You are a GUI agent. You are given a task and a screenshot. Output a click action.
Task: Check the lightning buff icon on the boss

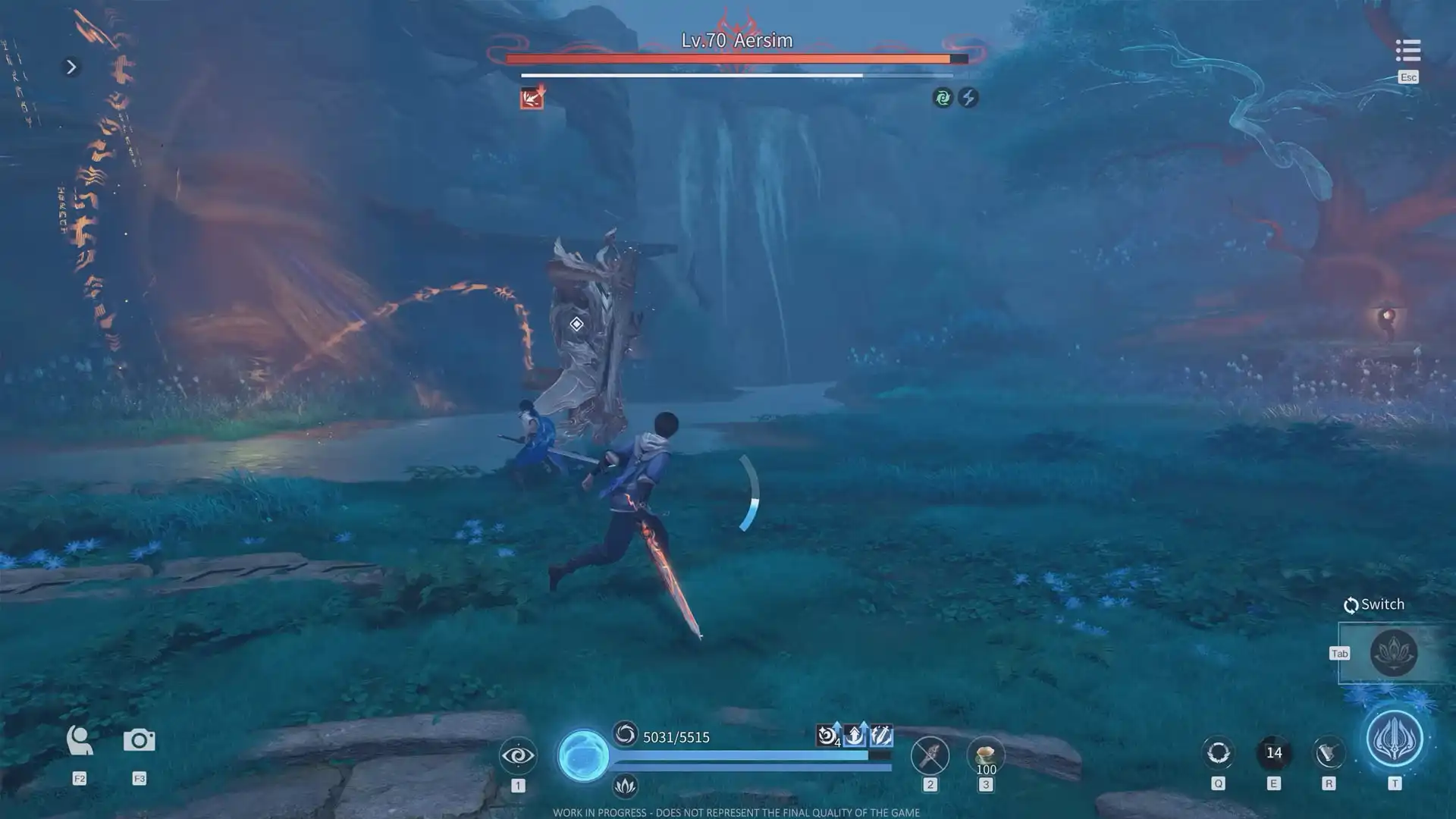point(969,98)
